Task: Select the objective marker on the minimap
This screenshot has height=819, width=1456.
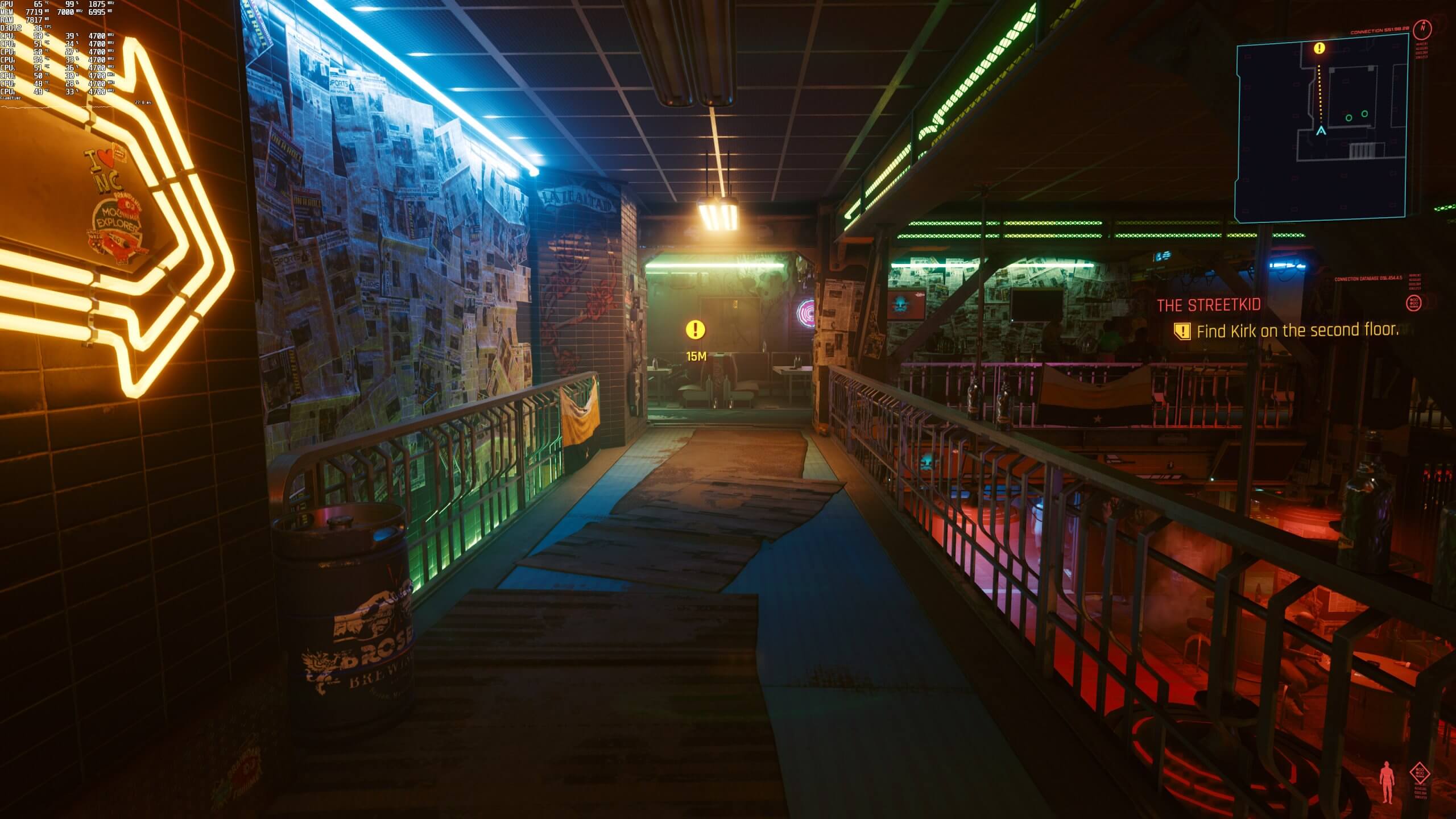Action: pyautogui.click(x=1319, y=49)
